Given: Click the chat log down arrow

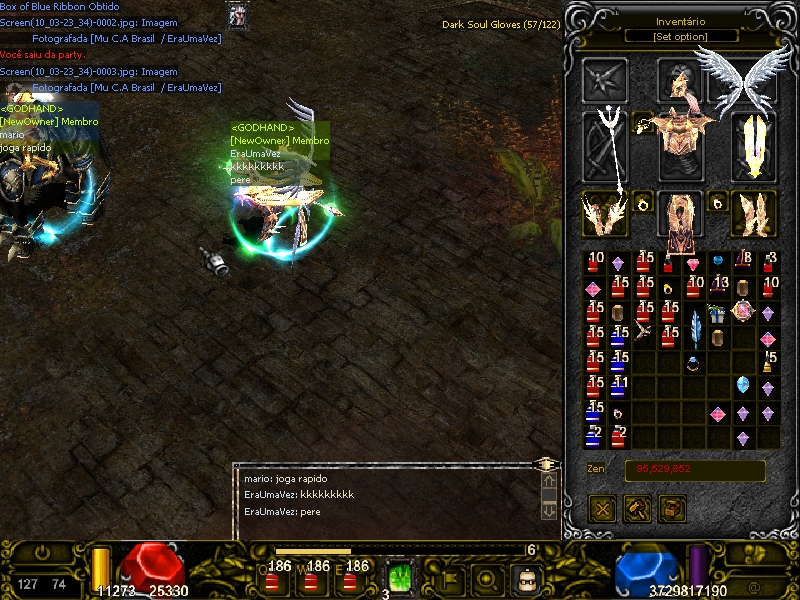Looking at the screenshot, I should click(548, 510).
